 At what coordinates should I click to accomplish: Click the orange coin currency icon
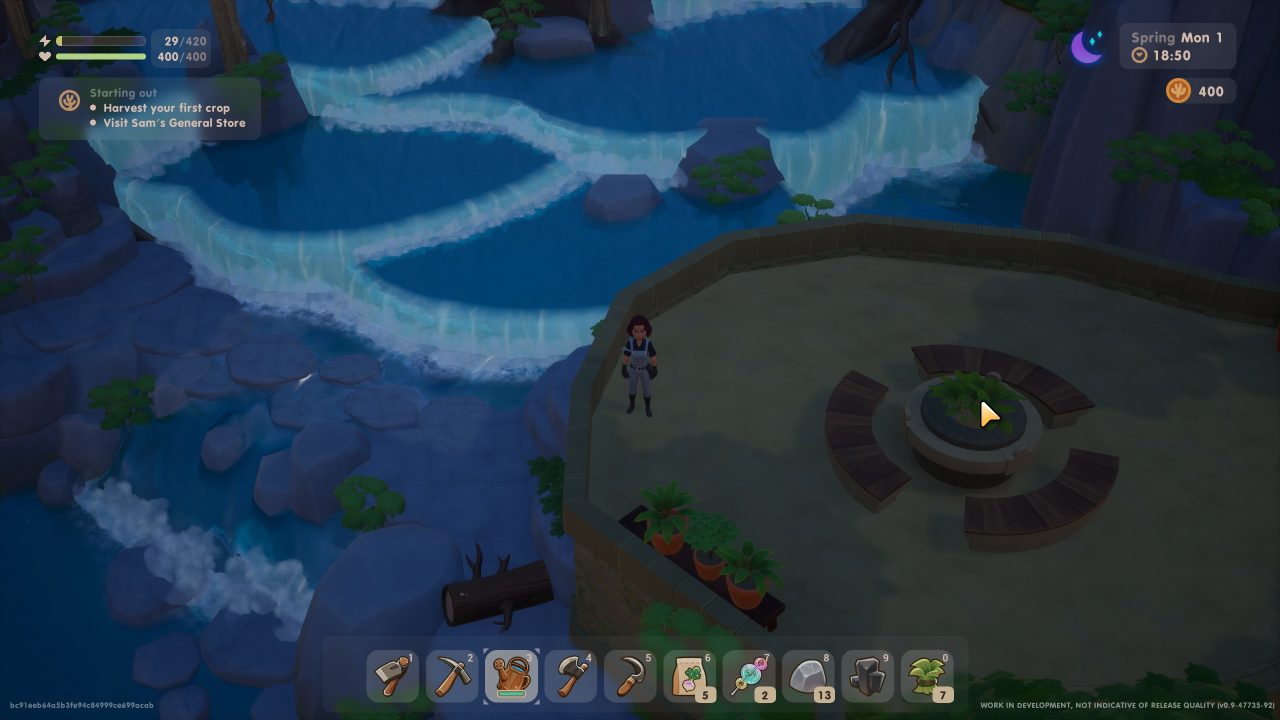pos(1178,91)
